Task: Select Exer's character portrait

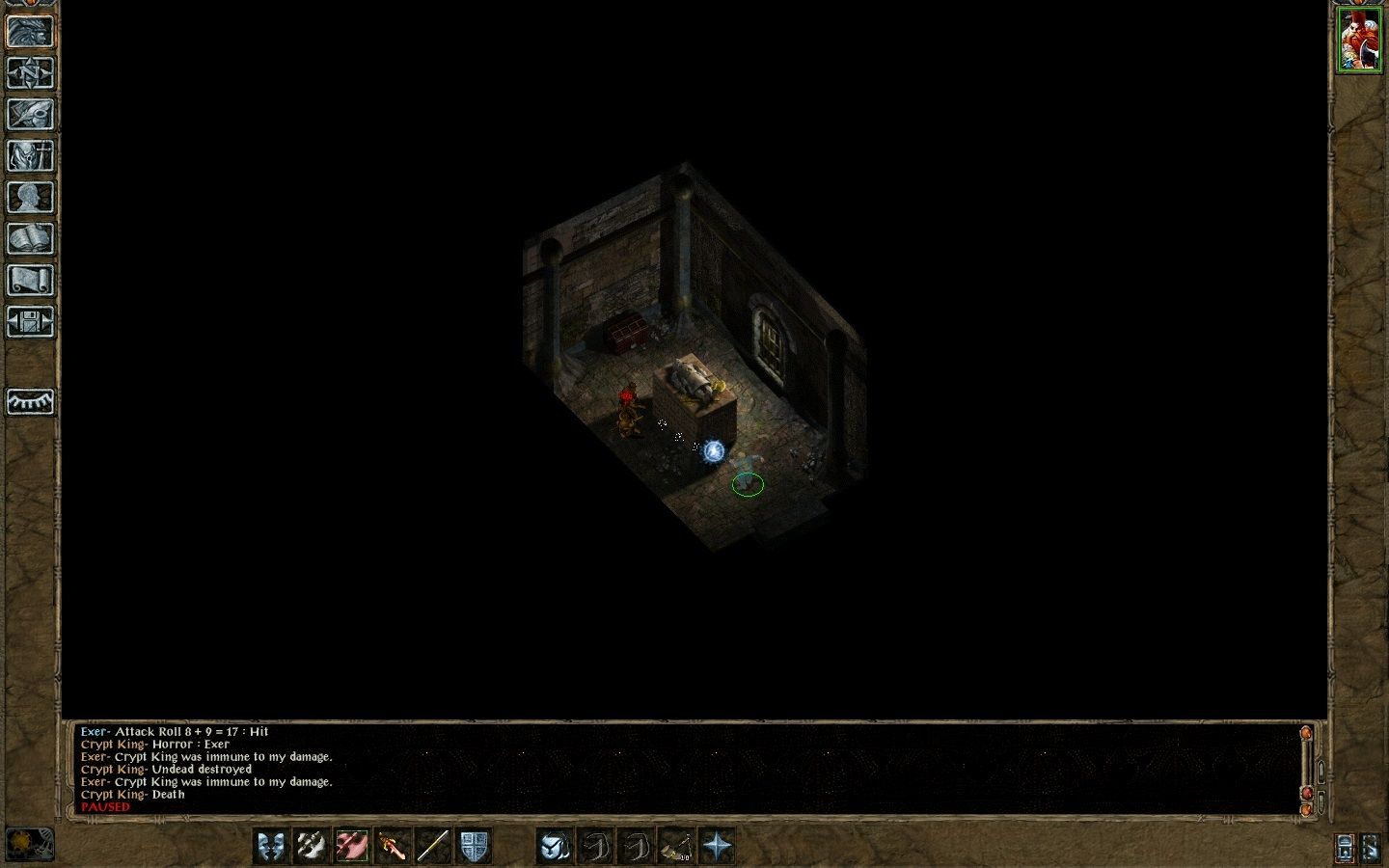Action: click(x=1360, y=41)
